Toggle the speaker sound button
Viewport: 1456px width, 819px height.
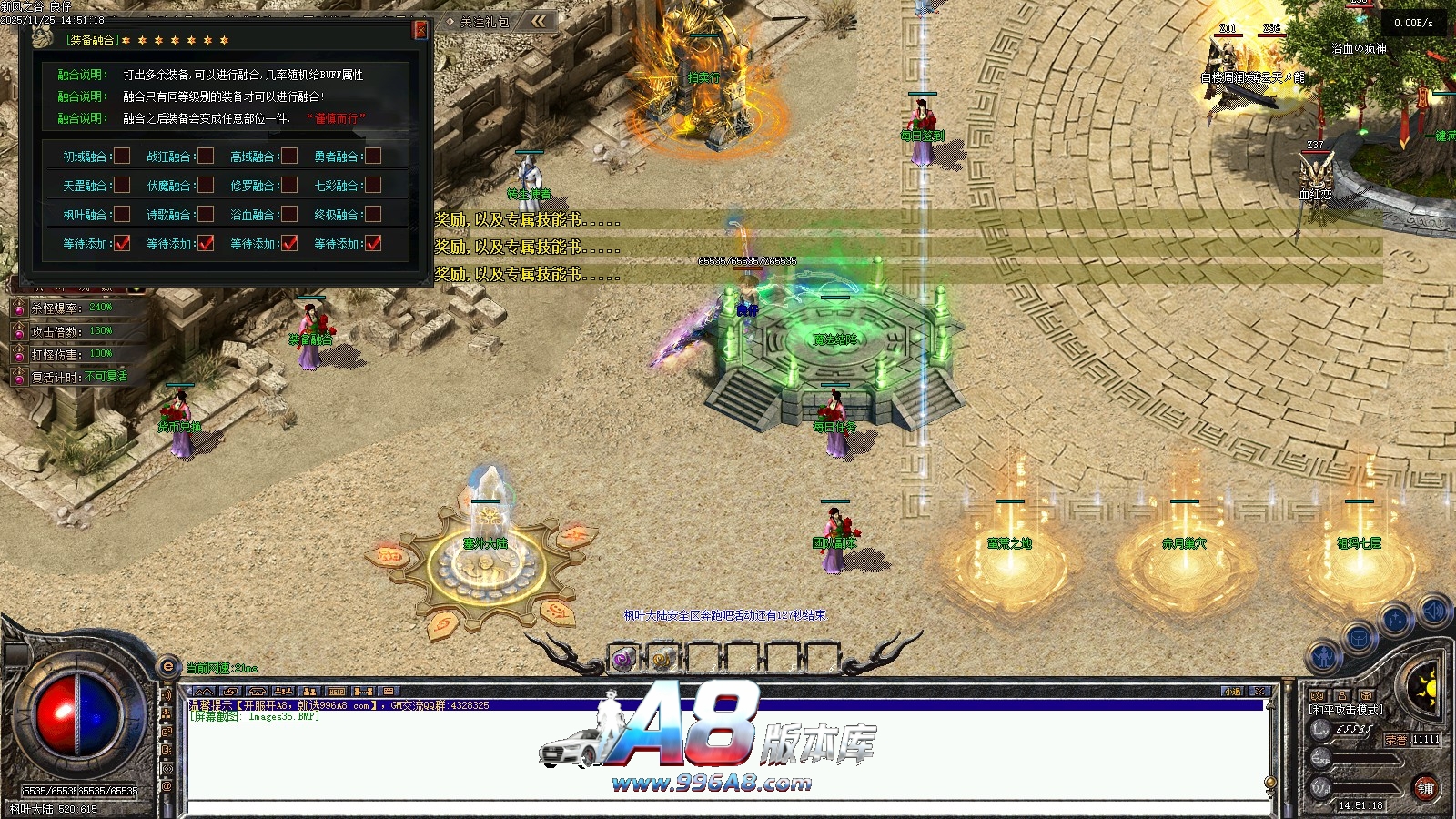point(1435,611)
